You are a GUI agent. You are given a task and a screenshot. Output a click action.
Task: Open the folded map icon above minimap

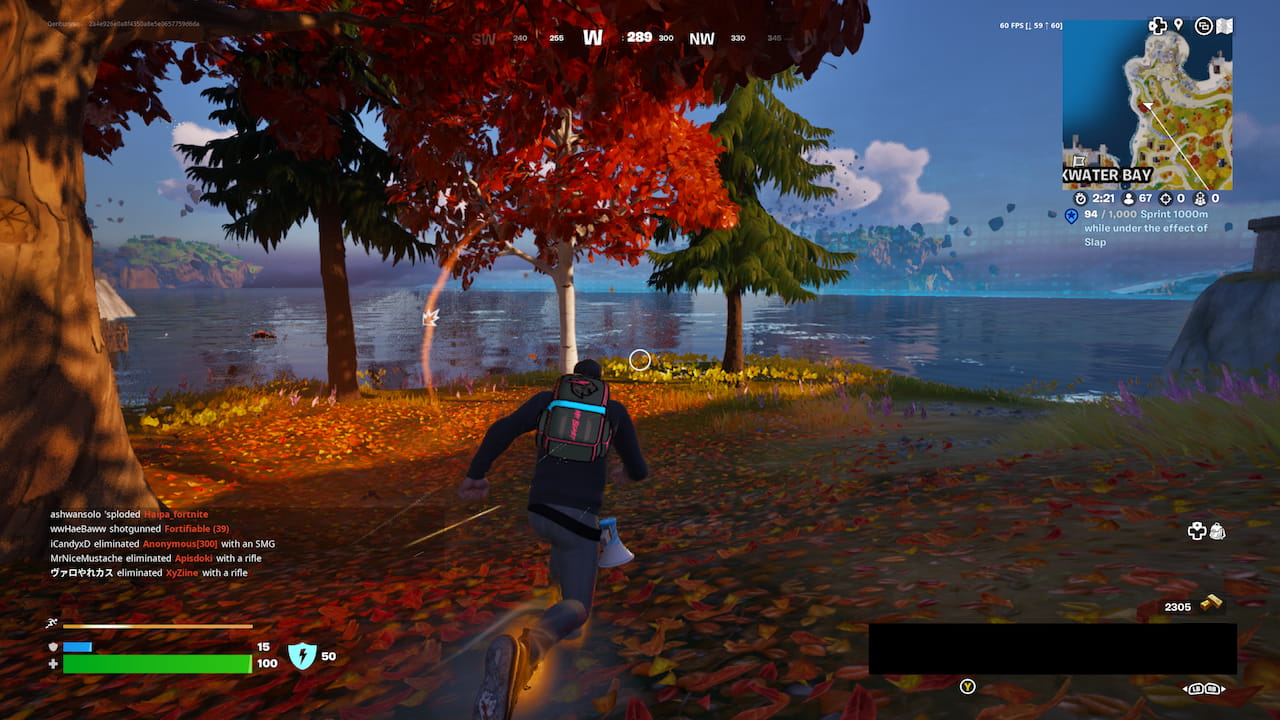tap(1224, 26)
